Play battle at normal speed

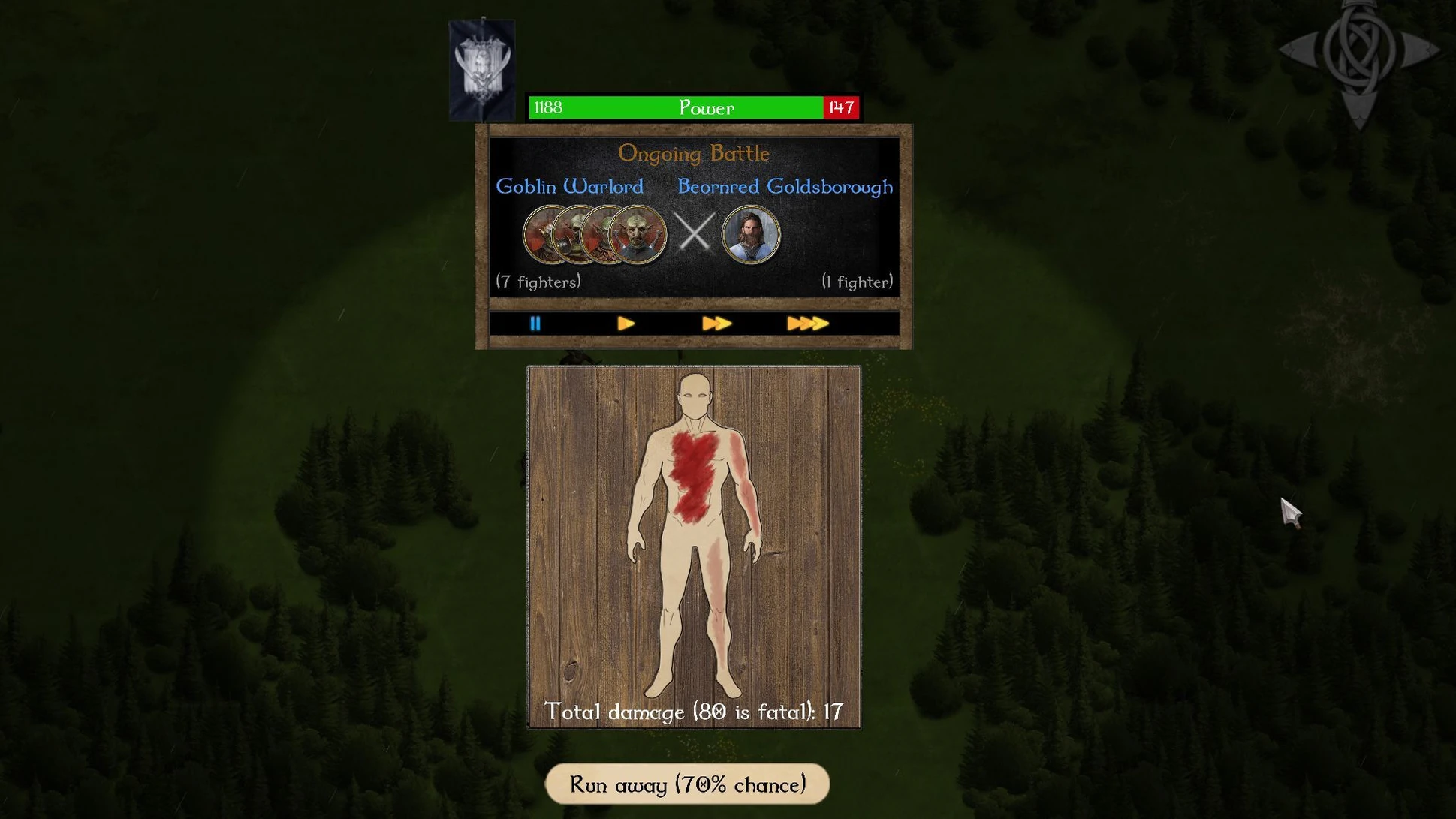tap(626, 324)
